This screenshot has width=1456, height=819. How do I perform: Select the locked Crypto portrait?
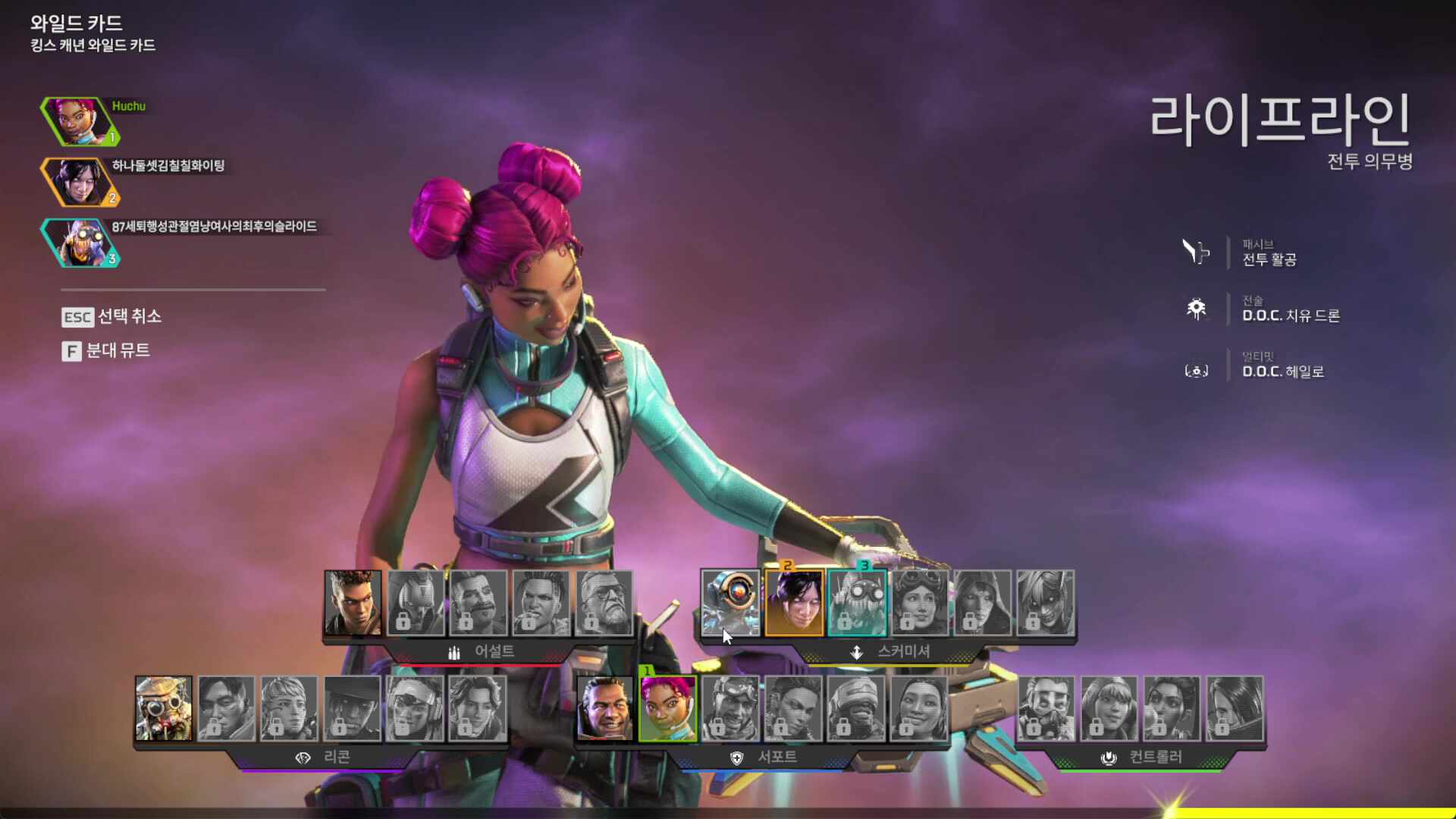tap(226, 708)
